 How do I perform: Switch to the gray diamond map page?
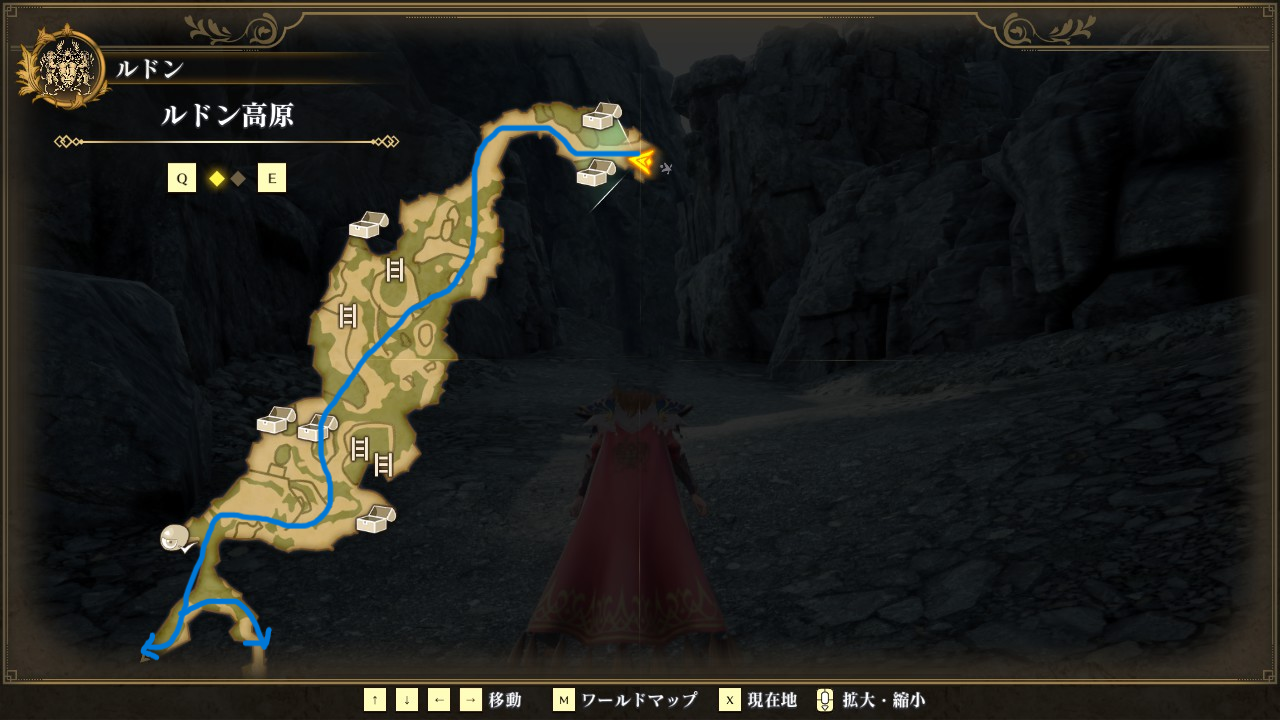coord(238,179)
